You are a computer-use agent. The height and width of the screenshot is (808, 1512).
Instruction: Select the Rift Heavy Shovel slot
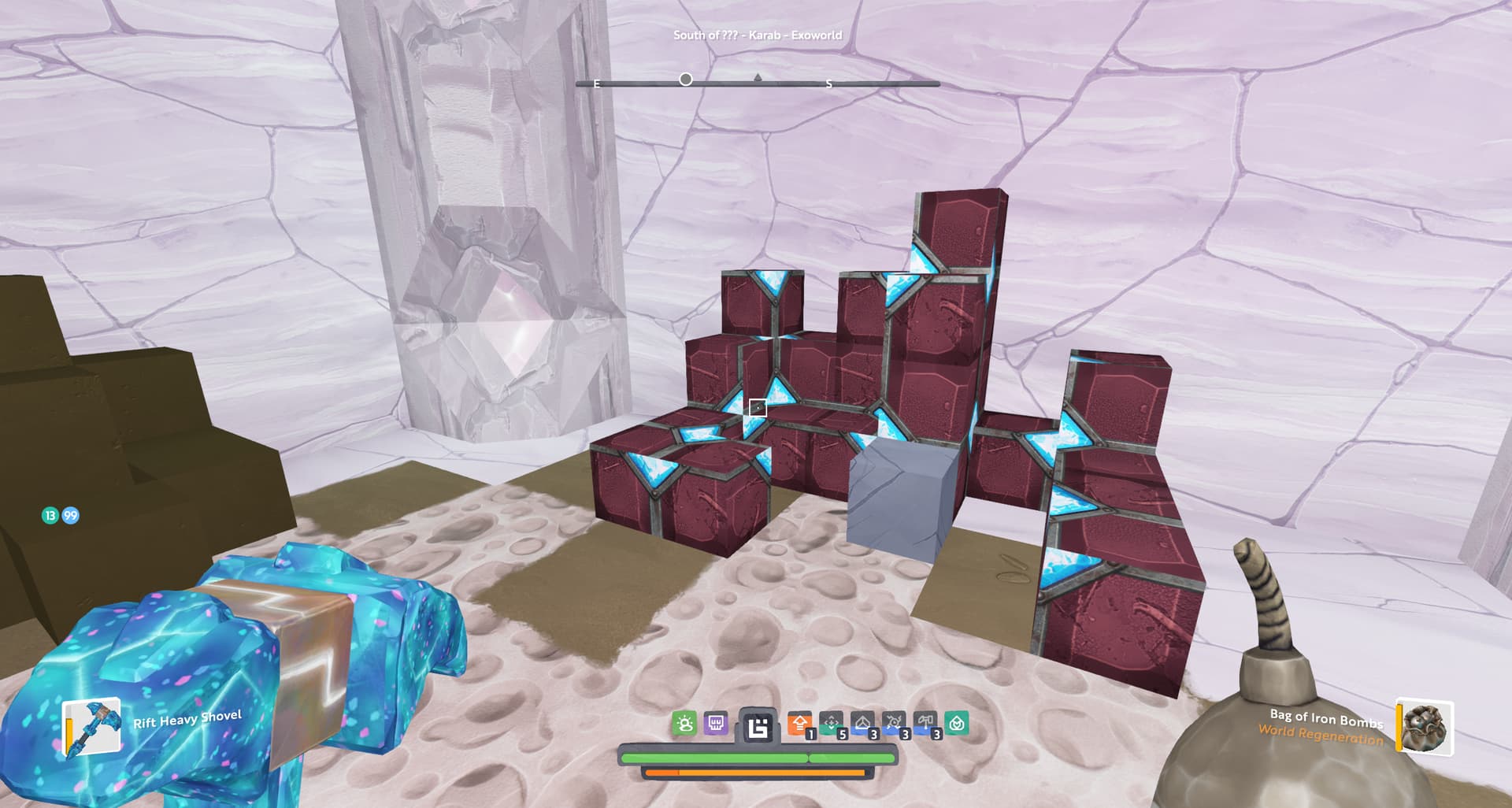(91, 727)
